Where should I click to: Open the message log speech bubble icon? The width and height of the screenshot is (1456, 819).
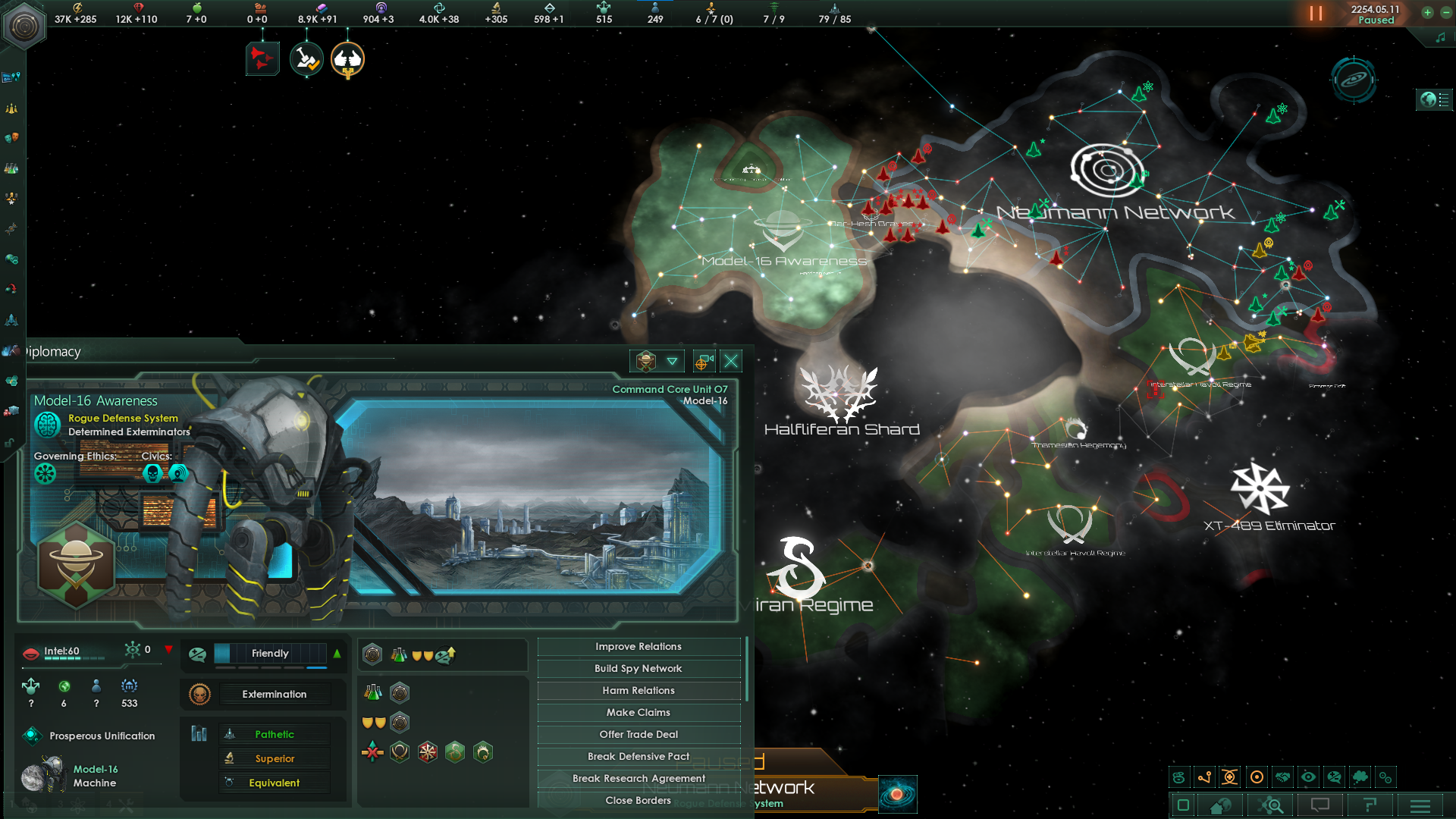[x=1320, y=805]
